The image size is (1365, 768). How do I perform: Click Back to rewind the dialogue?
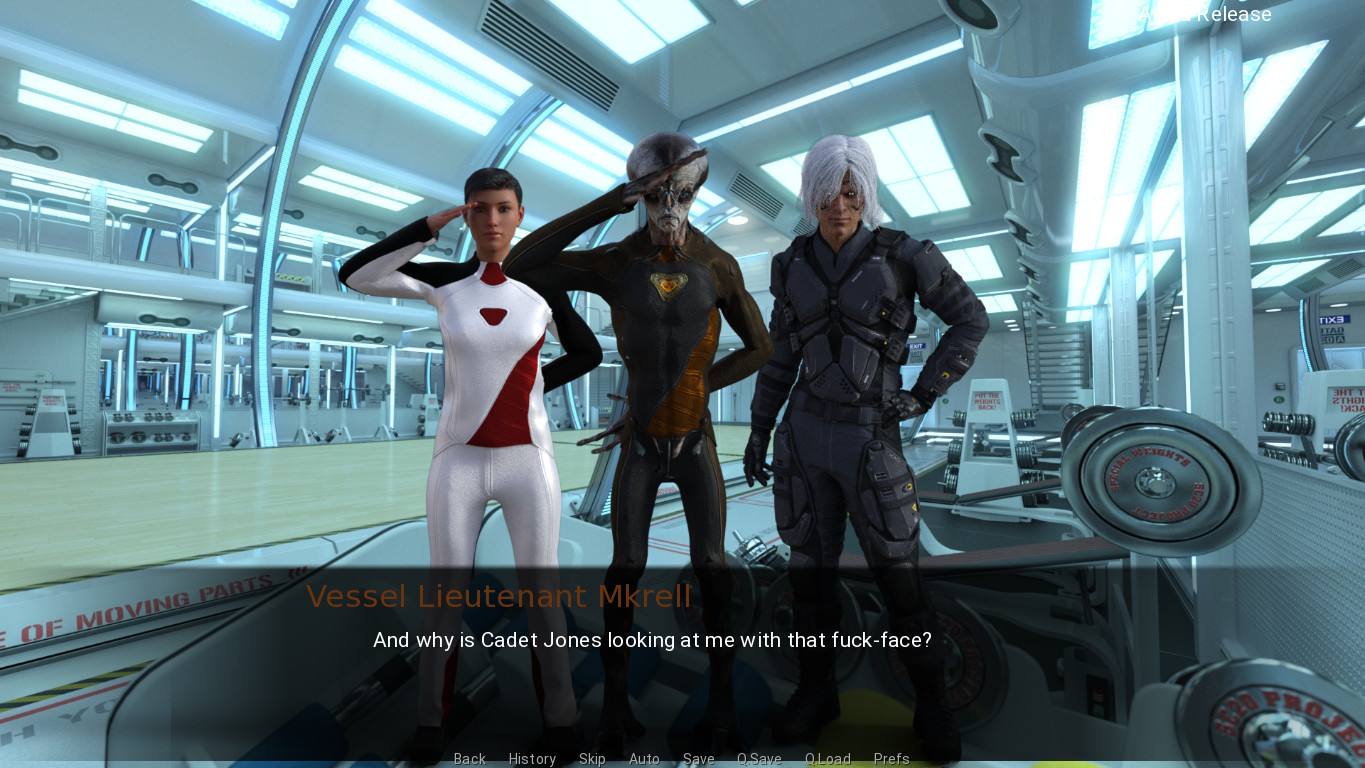469,759
